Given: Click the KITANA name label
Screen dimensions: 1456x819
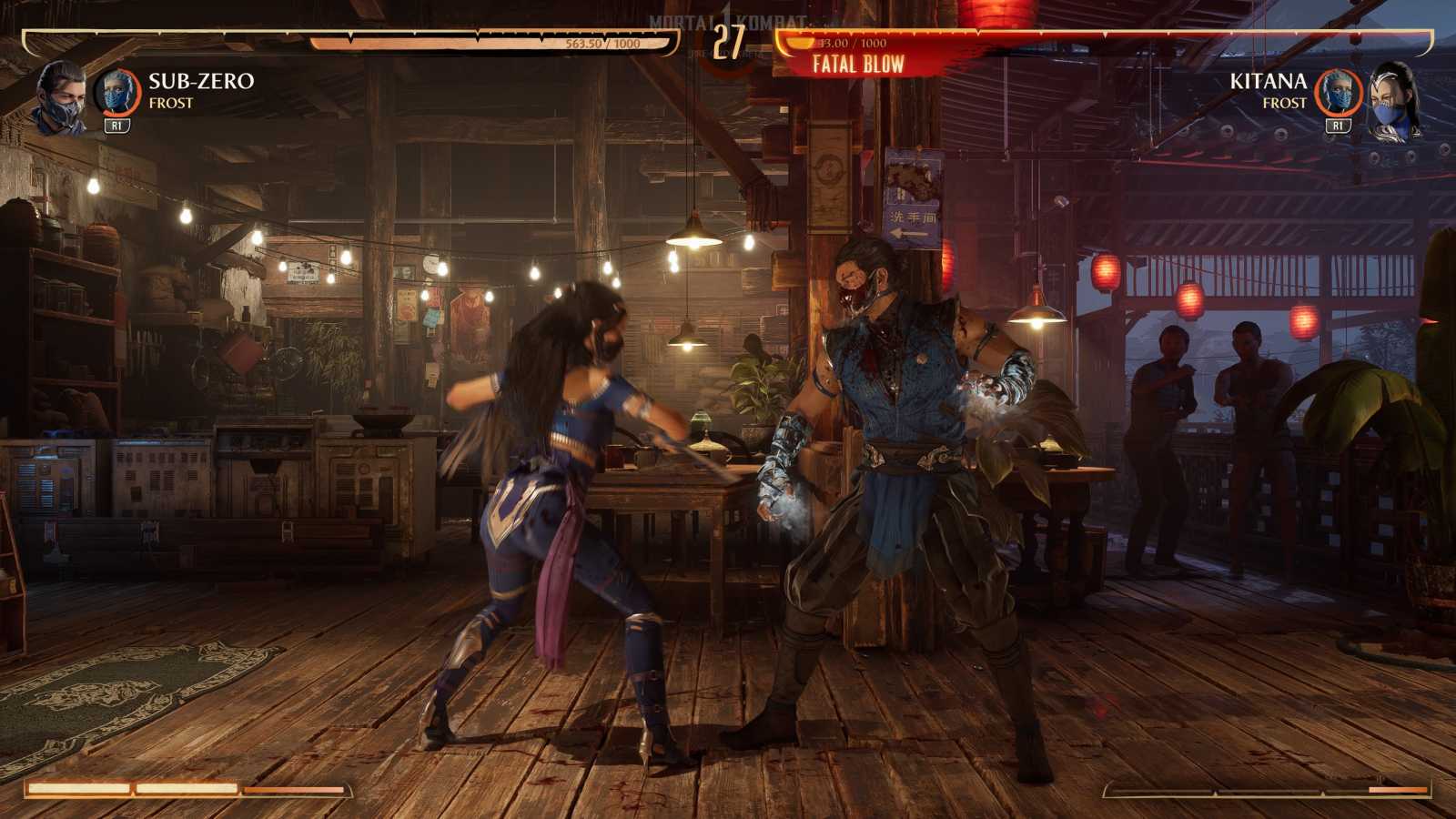Looking at the screenshot, I should pyautogui.click(x=1271, y=82).
